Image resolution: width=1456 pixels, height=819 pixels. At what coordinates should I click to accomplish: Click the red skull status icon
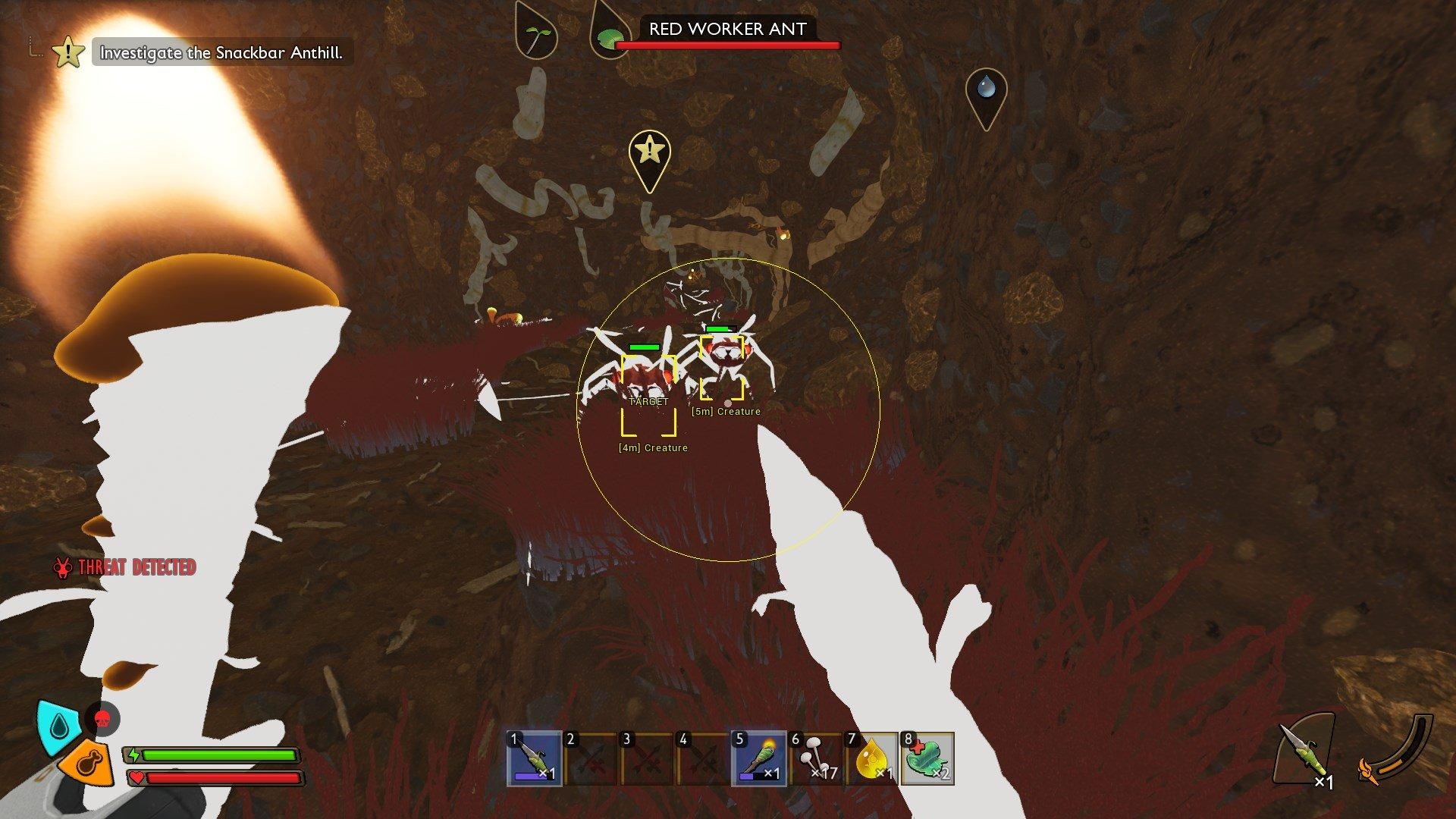click(x=102, y=719)
